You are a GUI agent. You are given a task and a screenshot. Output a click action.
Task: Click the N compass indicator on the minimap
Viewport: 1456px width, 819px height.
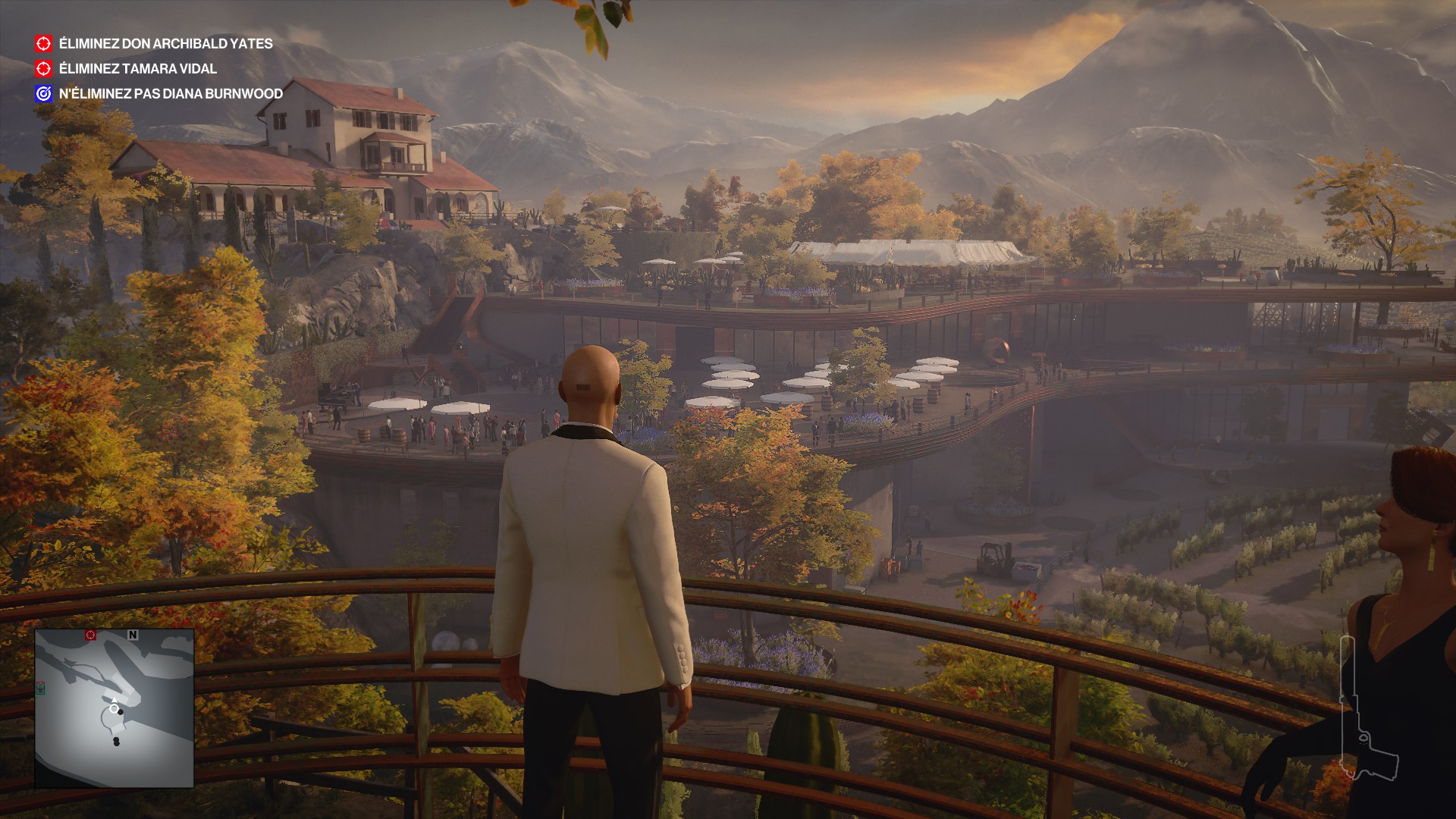(132, 635)
